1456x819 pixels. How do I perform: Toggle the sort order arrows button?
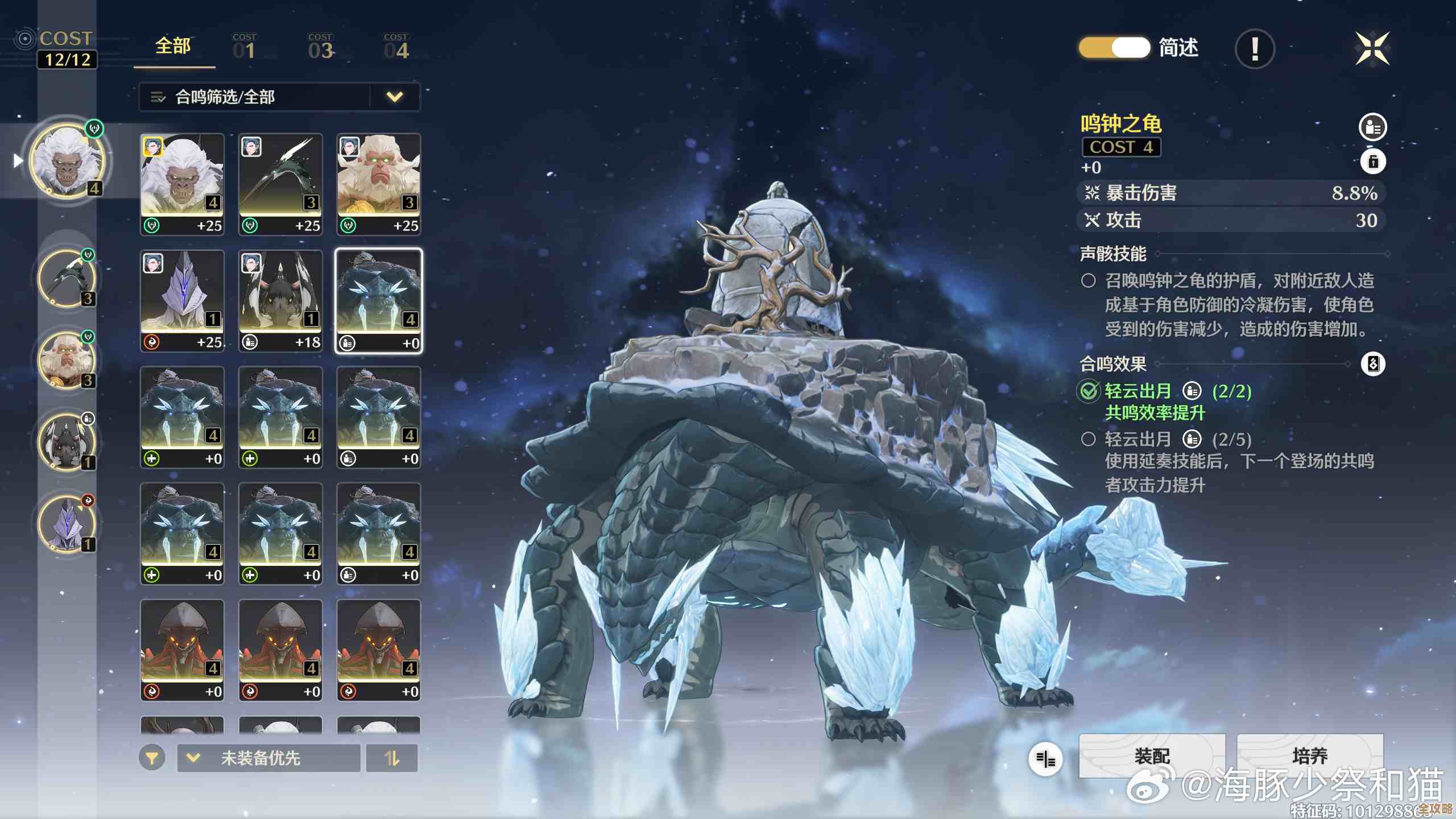[392, 758]
